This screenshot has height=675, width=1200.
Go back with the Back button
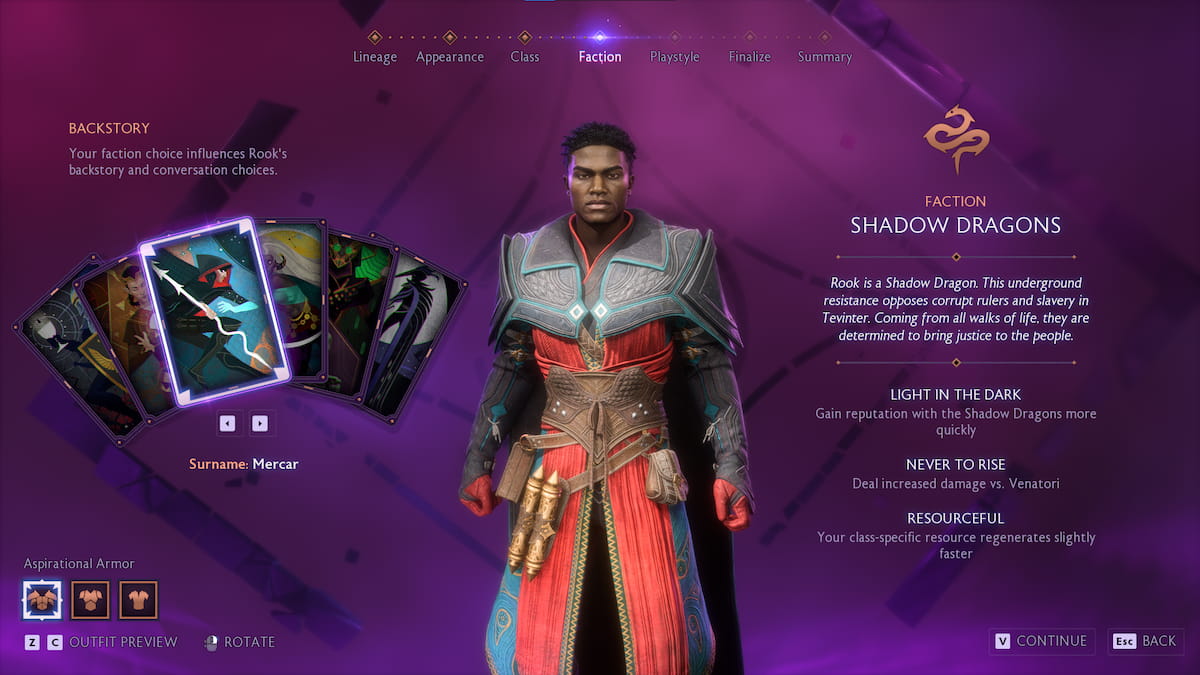1145,641
